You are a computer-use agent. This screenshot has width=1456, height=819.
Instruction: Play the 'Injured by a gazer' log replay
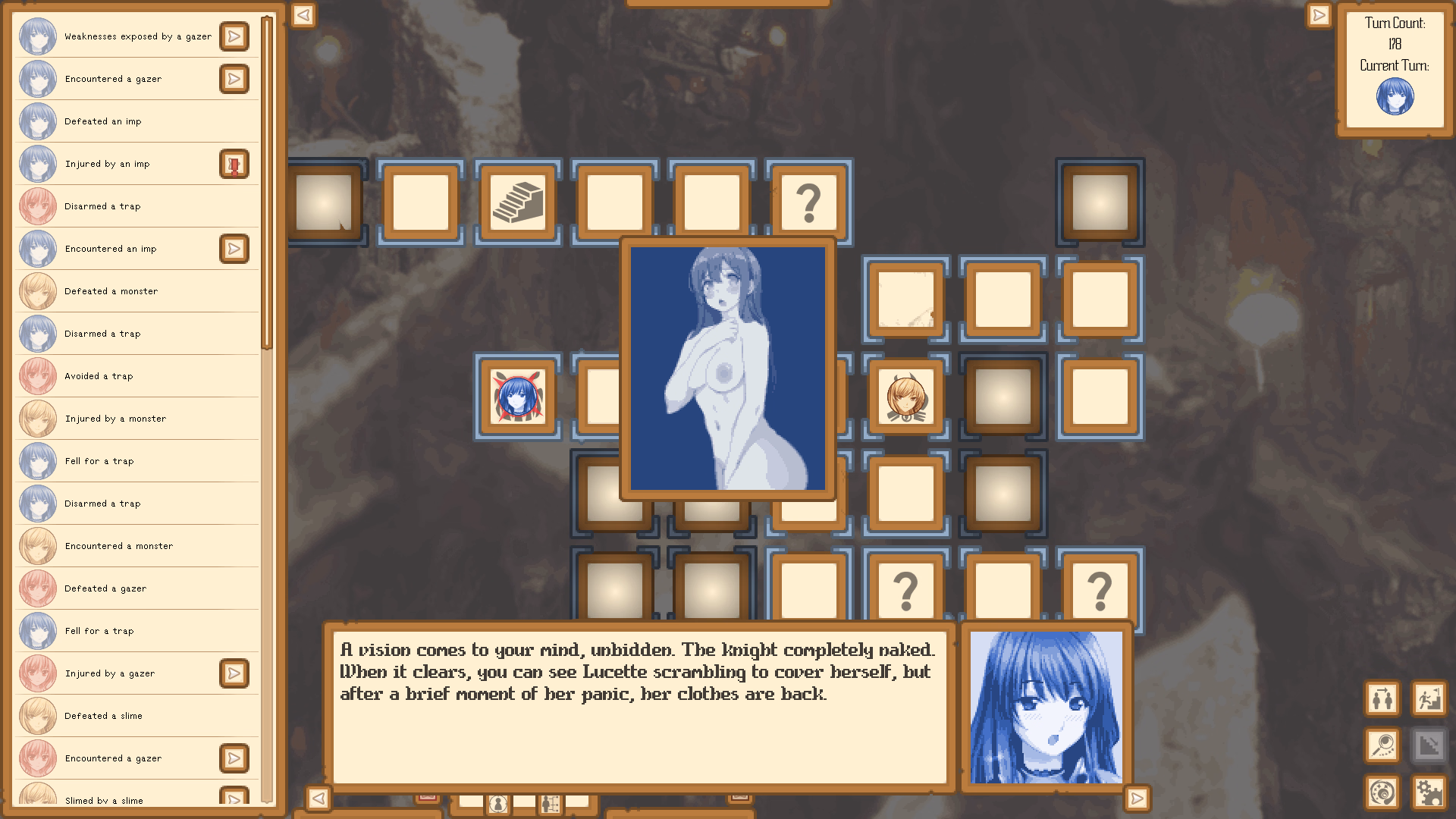[235, 673]
